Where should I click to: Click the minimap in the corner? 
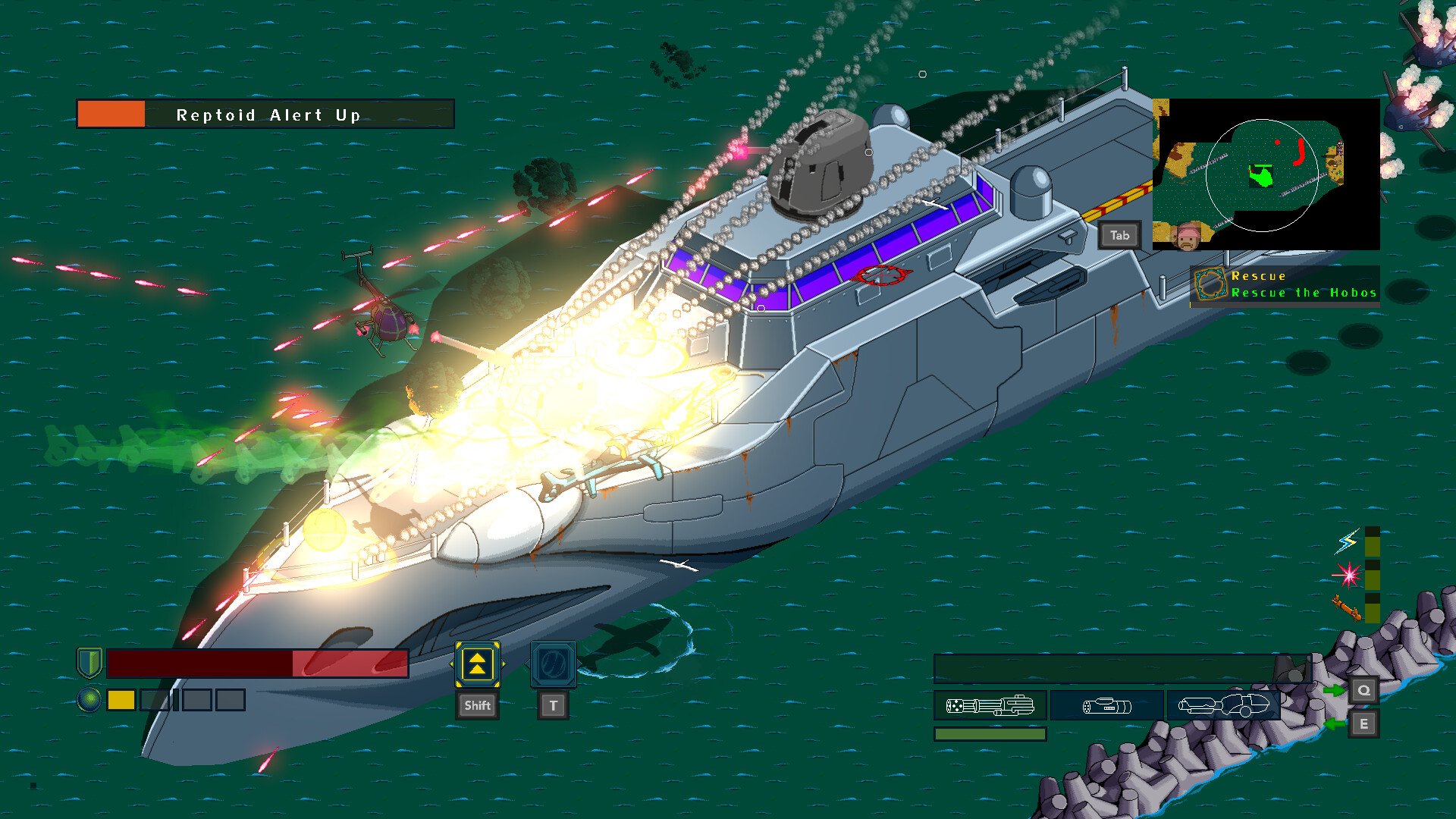click(x=1265, y=174)
